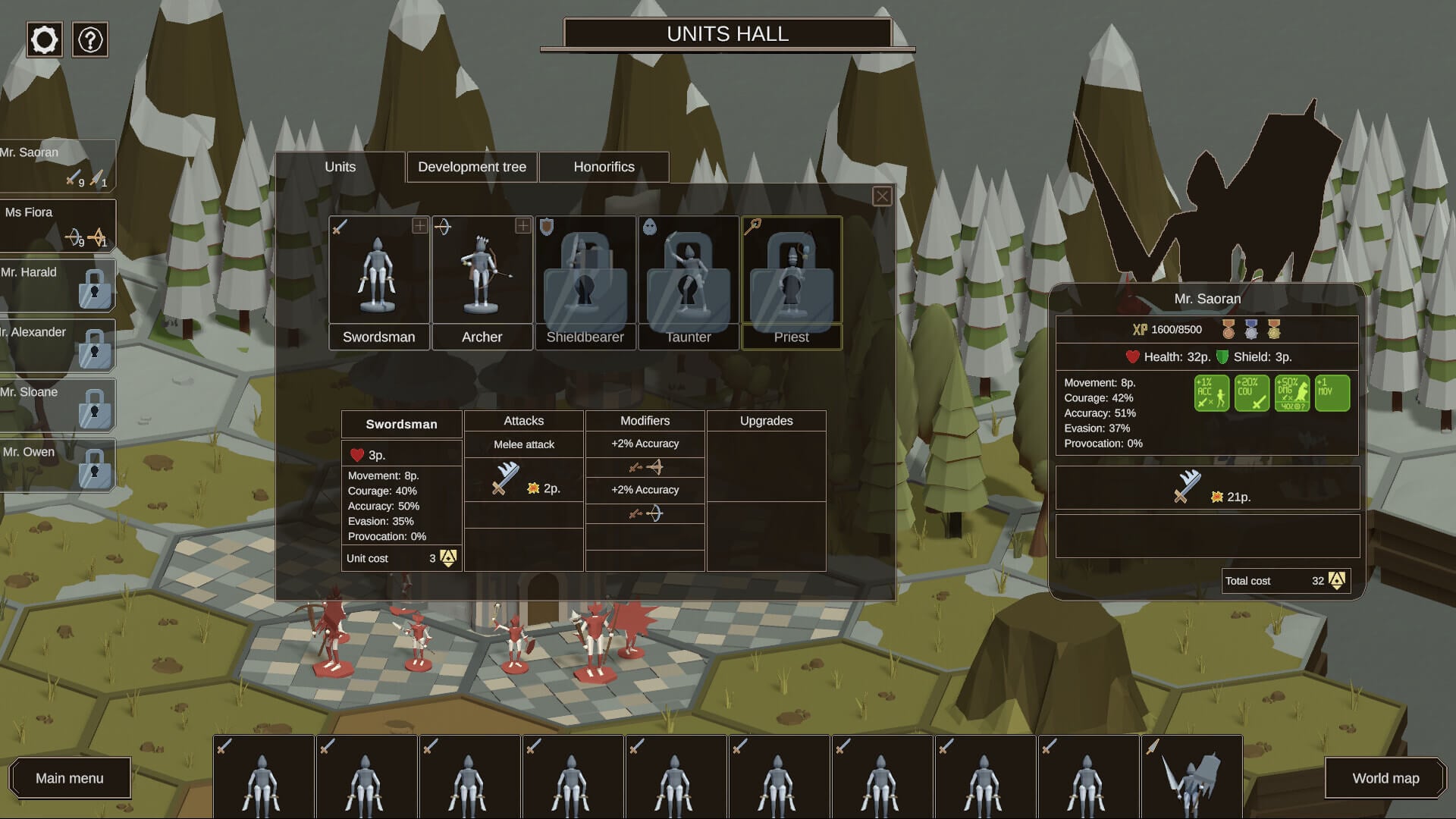
Task: Pick the locked Taunter unit card
Action: 688,282
